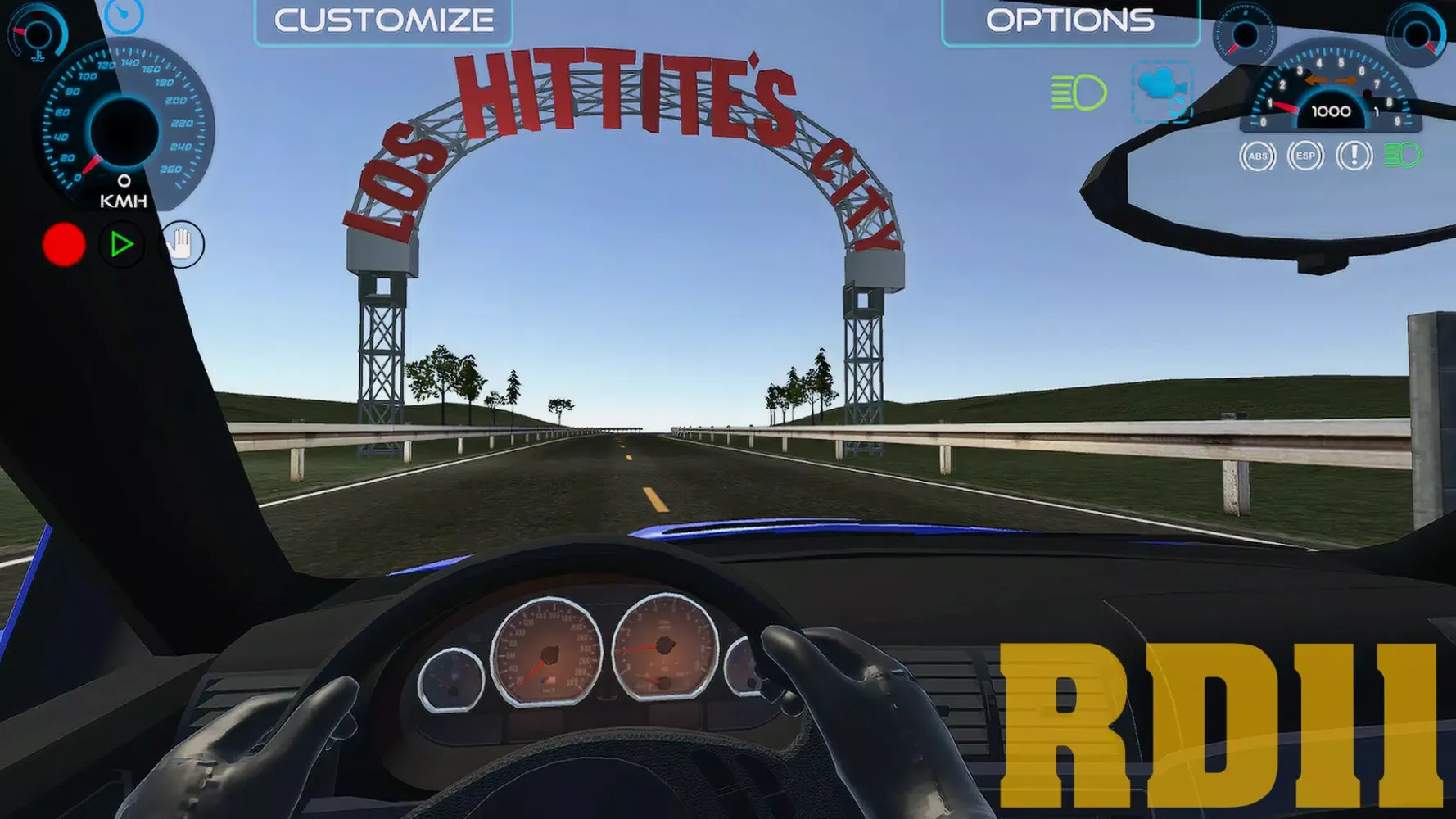Image resolution: width=1456 pixels, height=819 pixels.
Task: Click the 1000 RPM tachometer readout
Action: (x=1330, y=111)
